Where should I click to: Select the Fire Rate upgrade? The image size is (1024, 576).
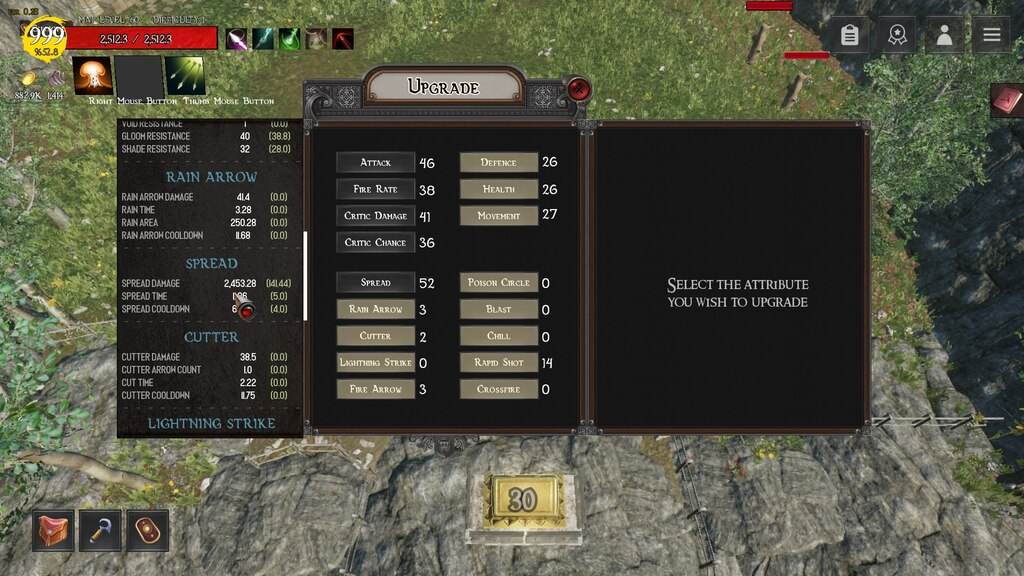(x=376, y=189)
